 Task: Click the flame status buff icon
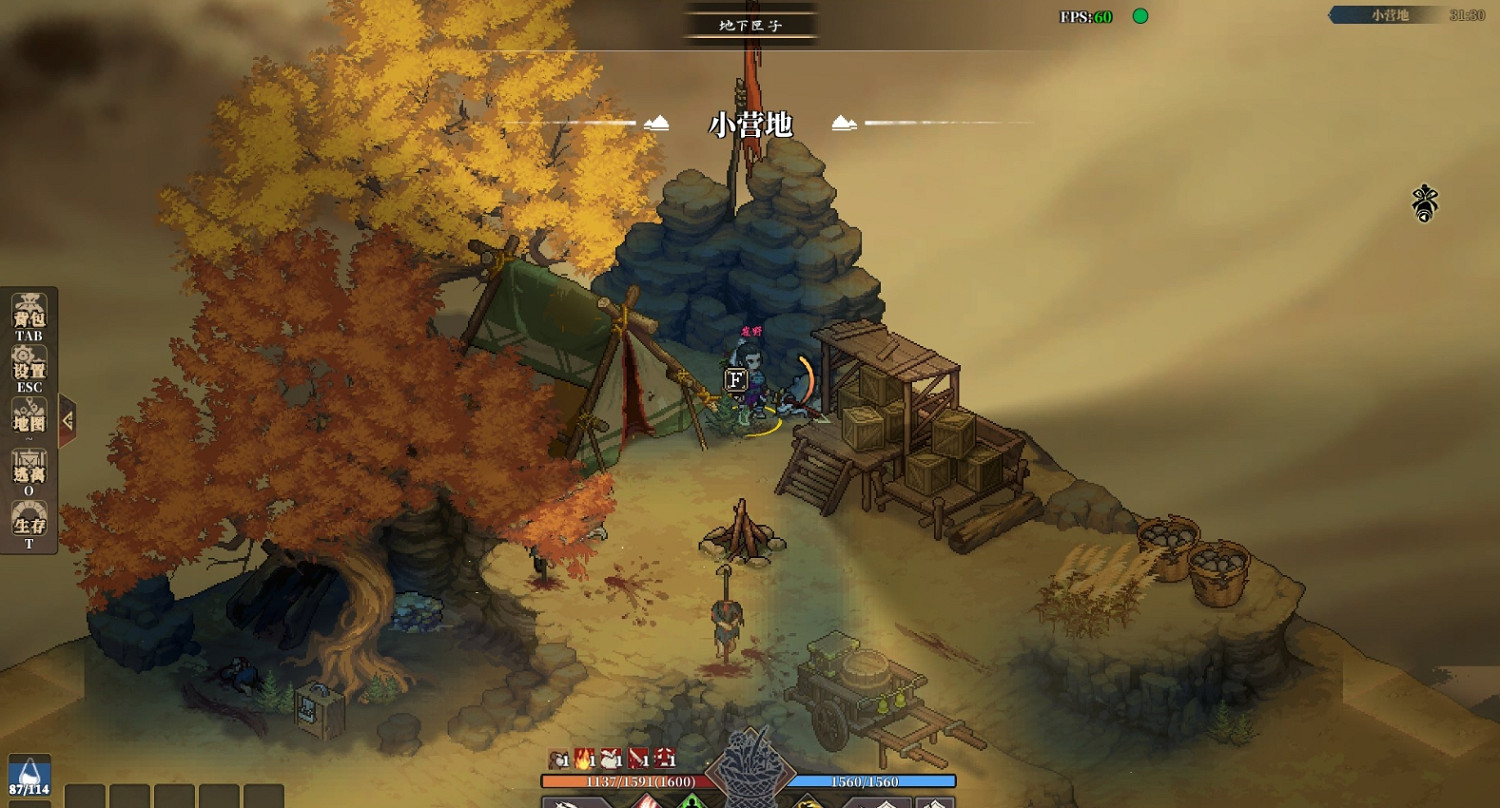584,759
